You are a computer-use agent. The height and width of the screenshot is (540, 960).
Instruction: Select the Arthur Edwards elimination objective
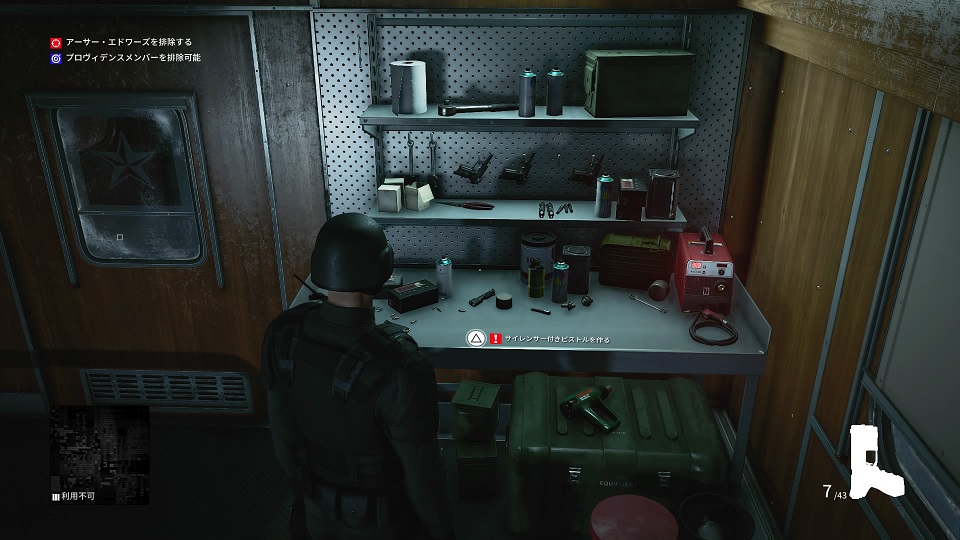127,43
